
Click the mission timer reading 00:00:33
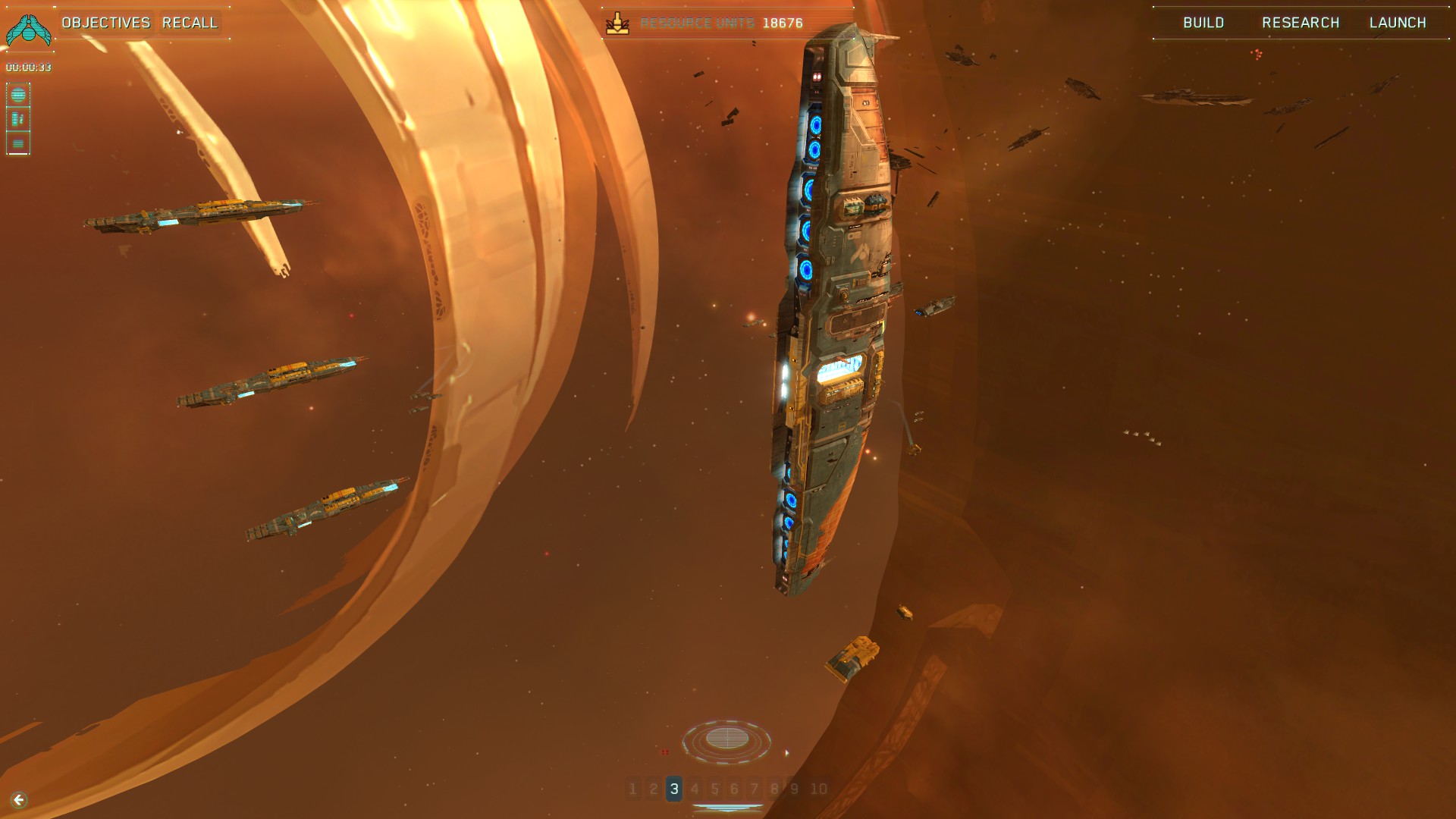point(29,67)
